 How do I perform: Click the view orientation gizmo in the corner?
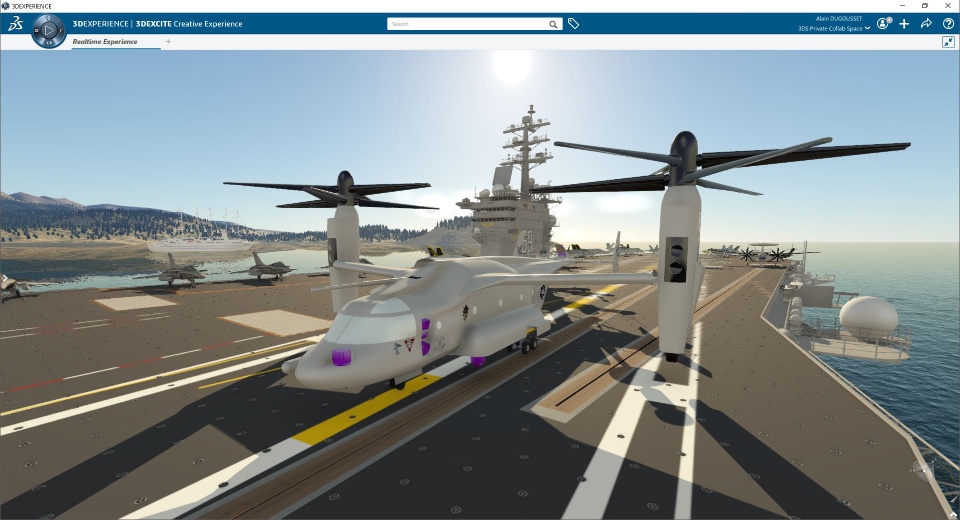(922, 469)
